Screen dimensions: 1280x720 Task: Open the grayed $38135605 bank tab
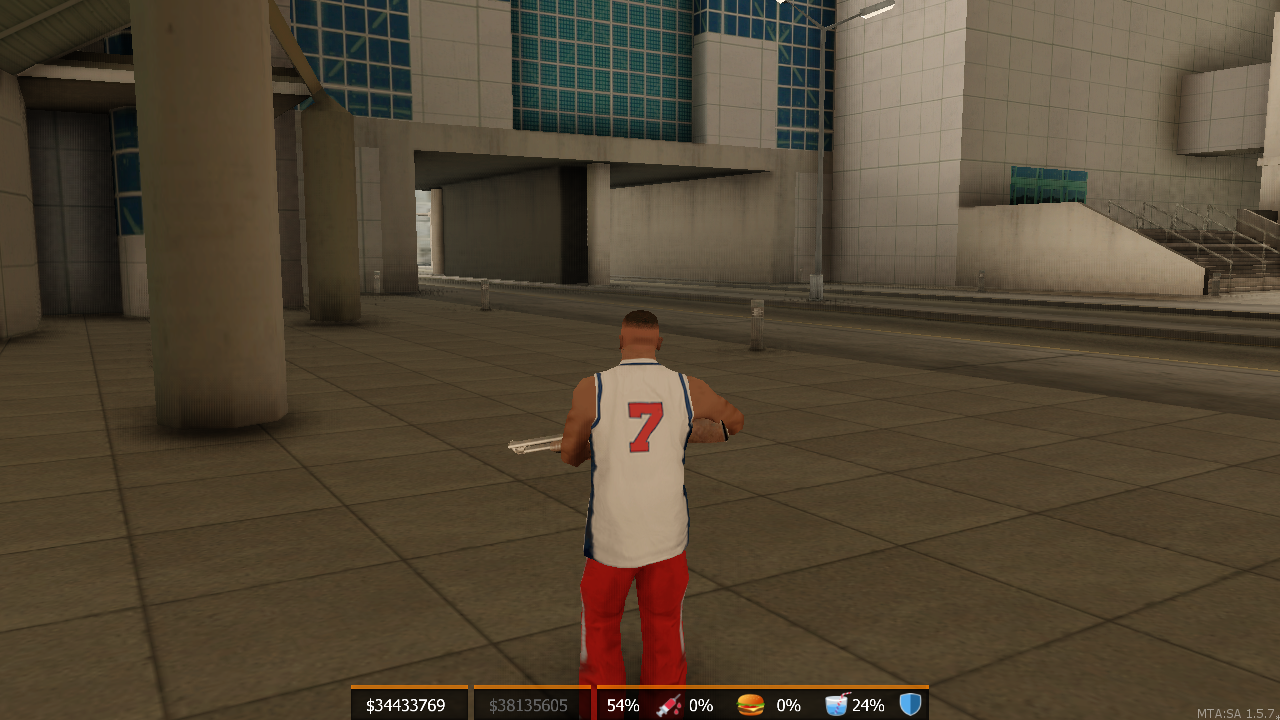530,705
